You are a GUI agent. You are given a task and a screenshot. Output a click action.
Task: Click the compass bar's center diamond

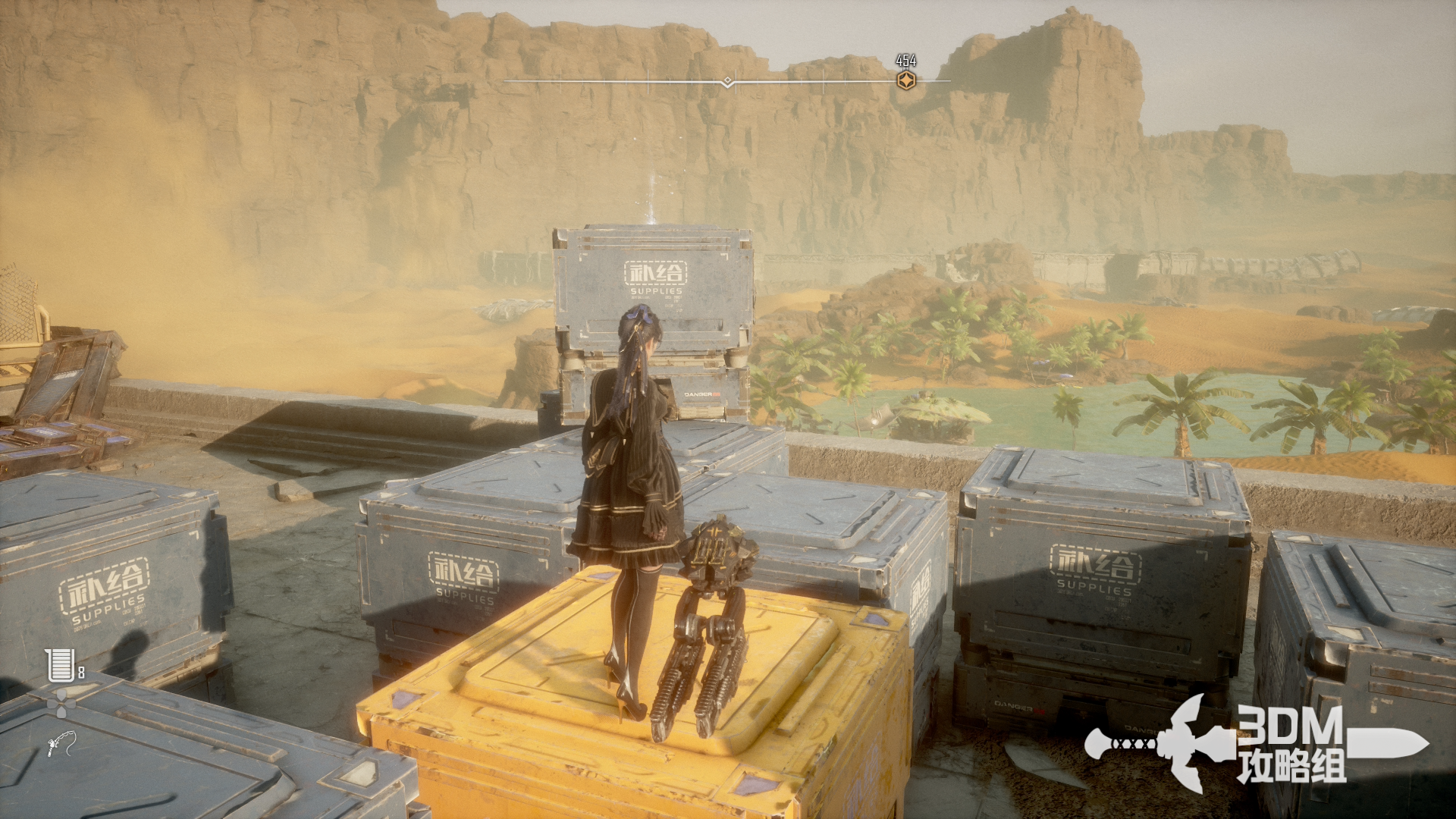click(727, 81)
